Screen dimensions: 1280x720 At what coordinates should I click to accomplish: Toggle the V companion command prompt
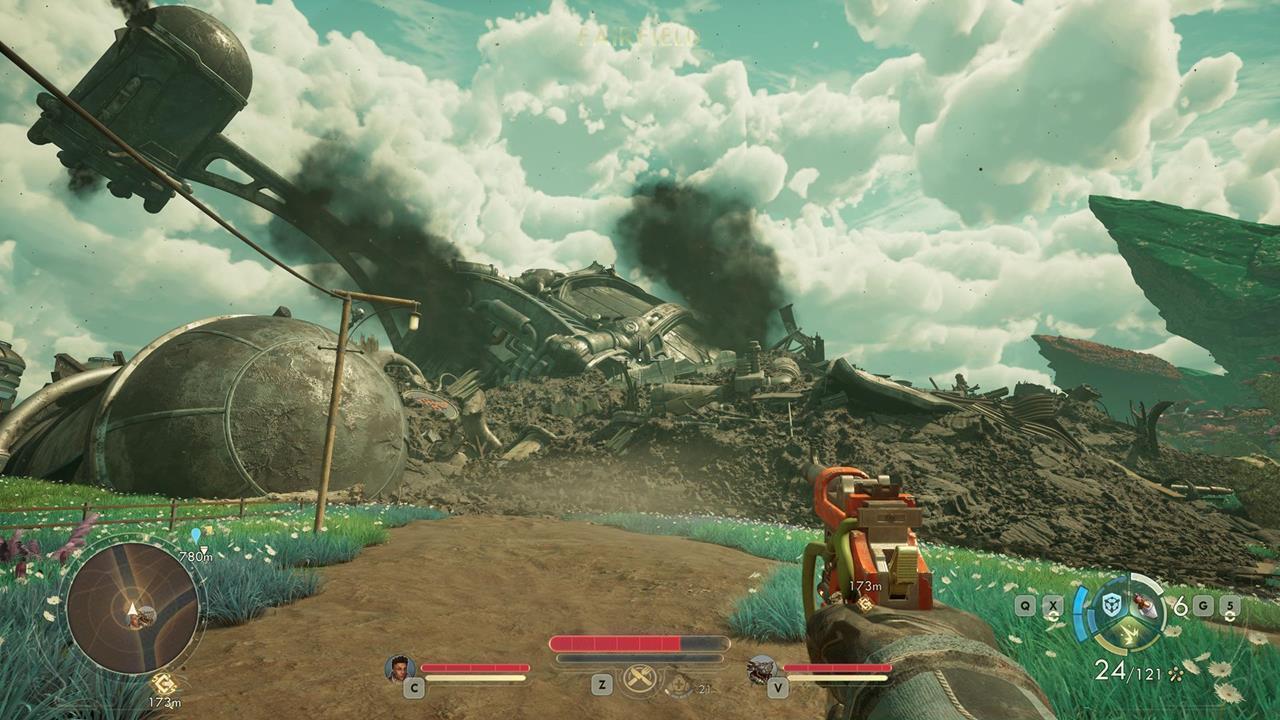coord(779,689)
